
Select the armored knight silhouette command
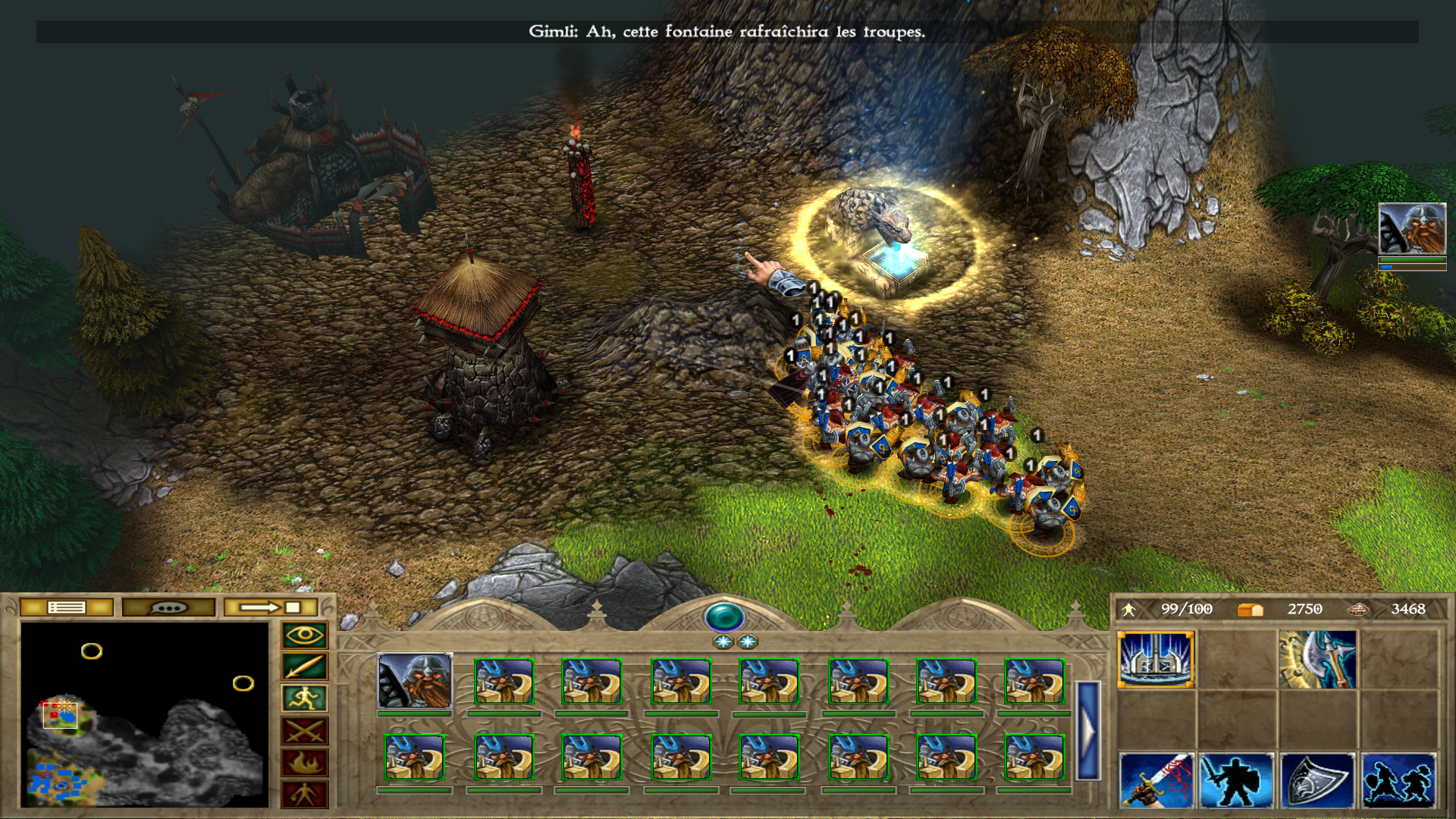pos(1236,780)
